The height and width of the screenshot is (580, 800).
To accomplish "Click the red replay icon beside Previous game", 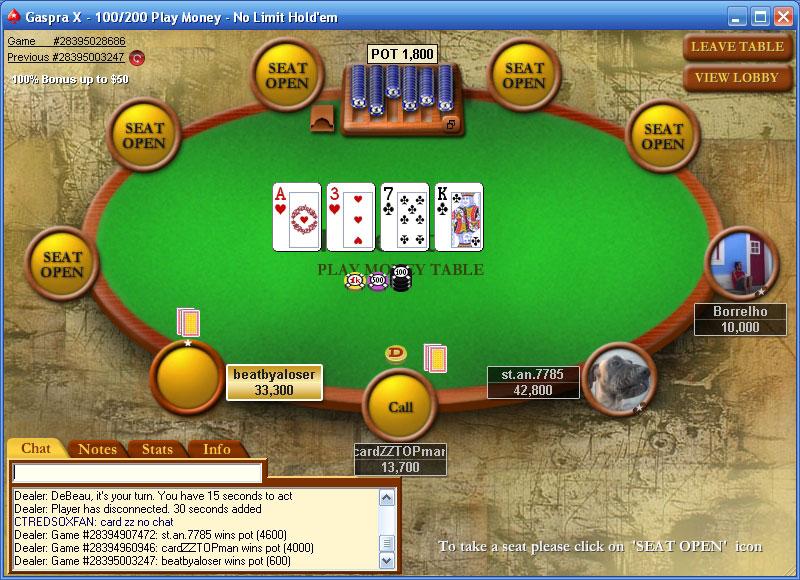I will coord(137,58).
